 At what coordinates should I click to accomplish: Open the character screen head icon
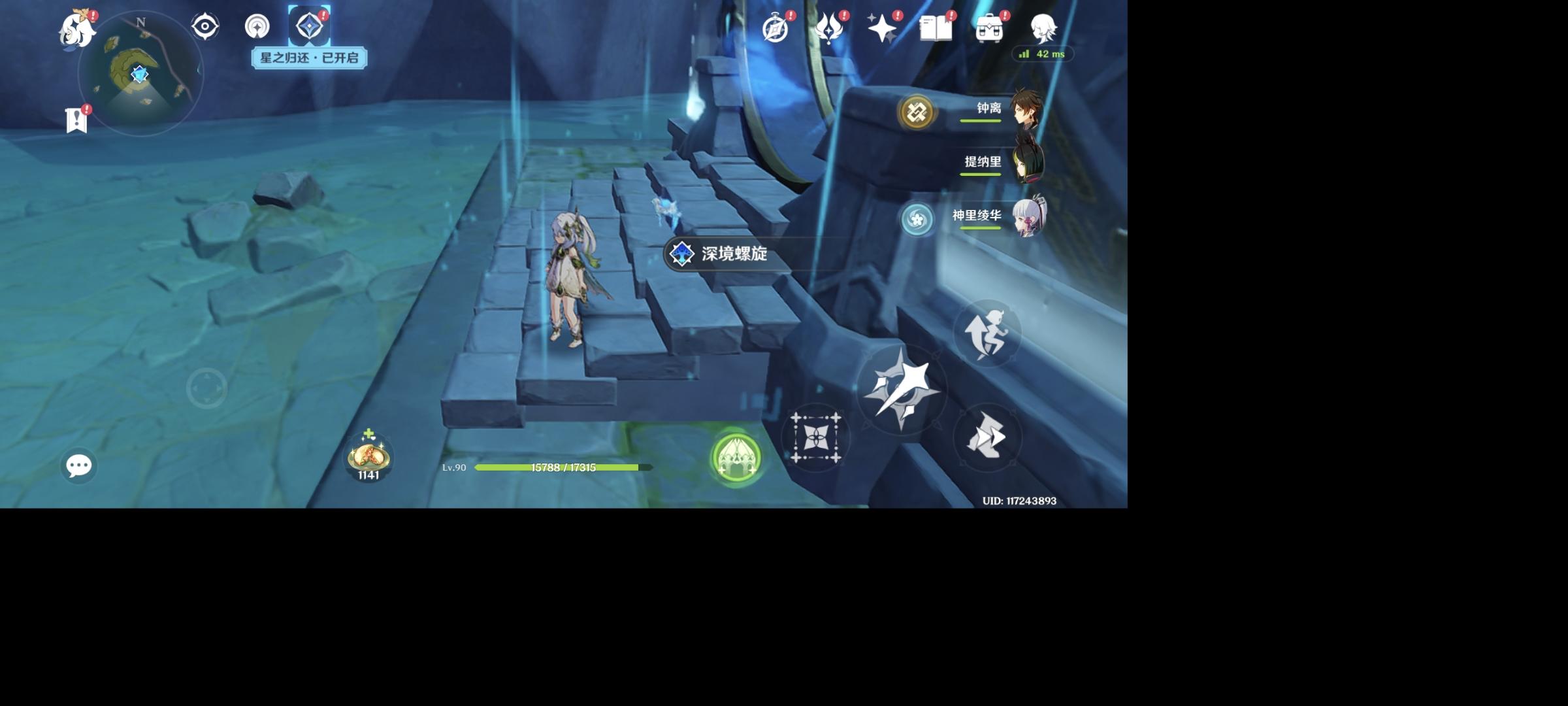pos(1043,27)
